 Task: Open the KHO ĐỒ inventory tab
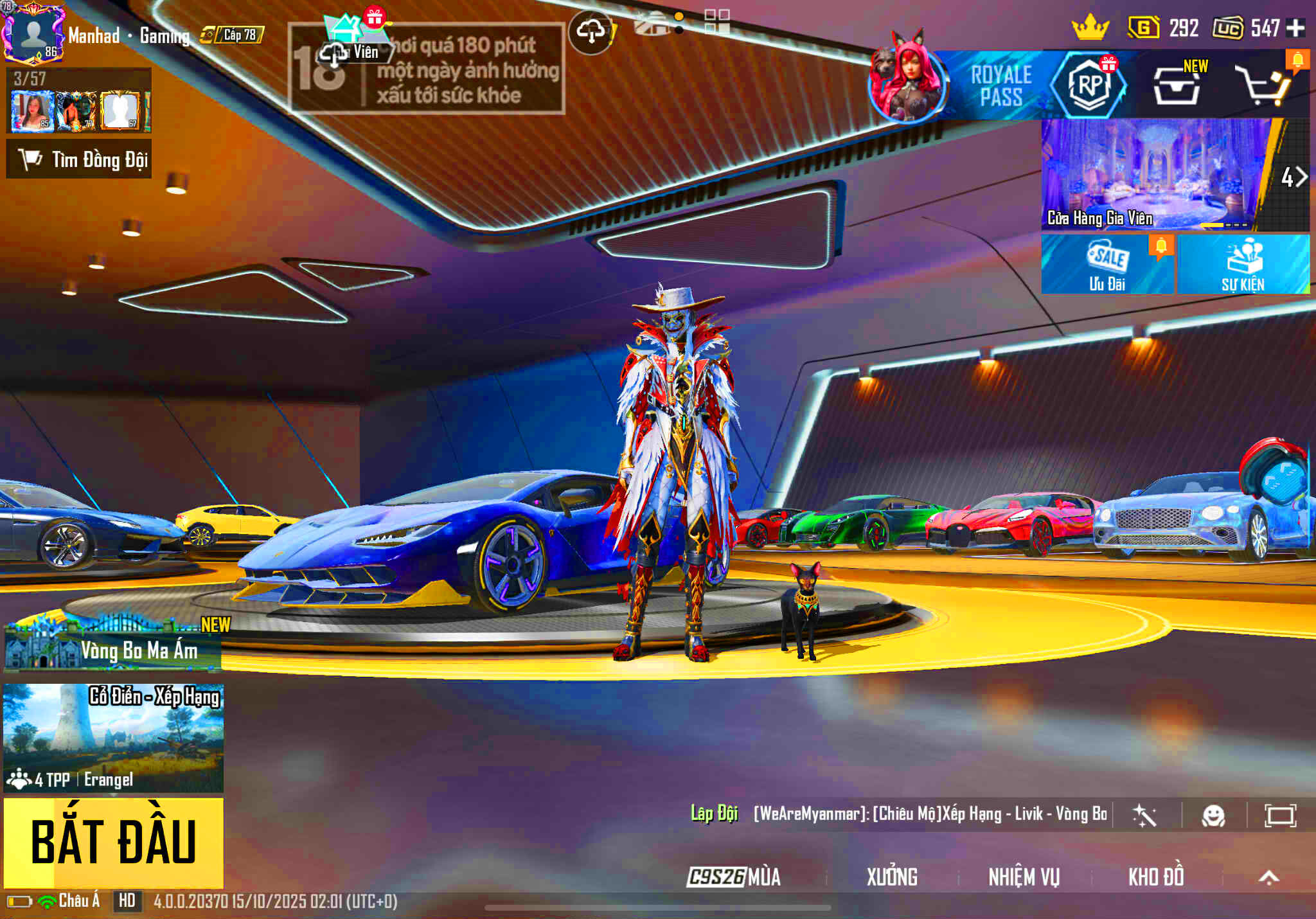pyautogui.click(x=1156, y=877)
